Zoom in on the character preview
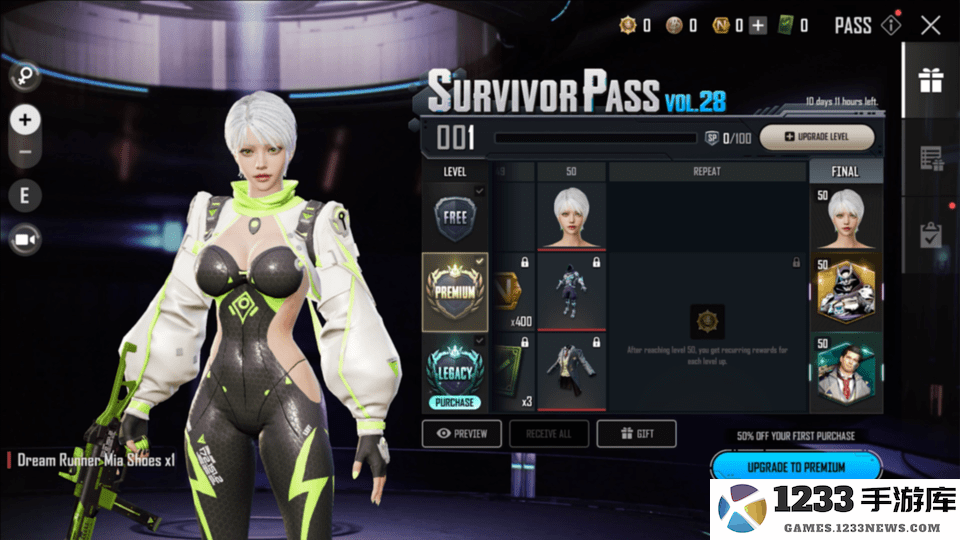960x540 pixels. [25, 120]
